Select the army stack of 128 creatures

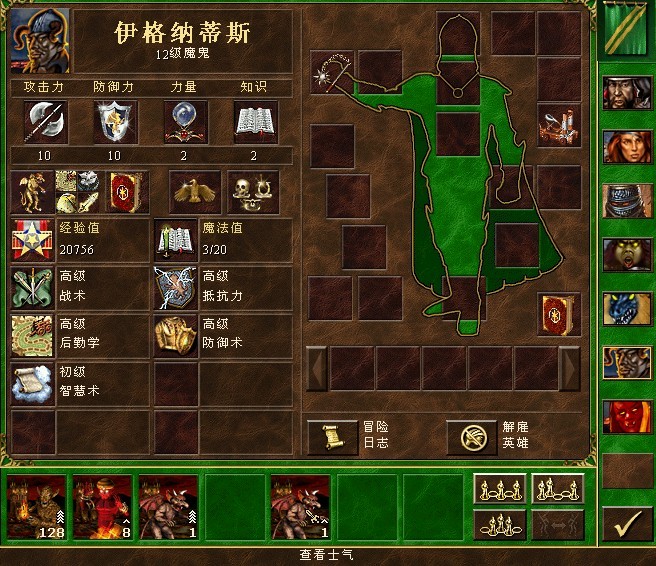37,507
